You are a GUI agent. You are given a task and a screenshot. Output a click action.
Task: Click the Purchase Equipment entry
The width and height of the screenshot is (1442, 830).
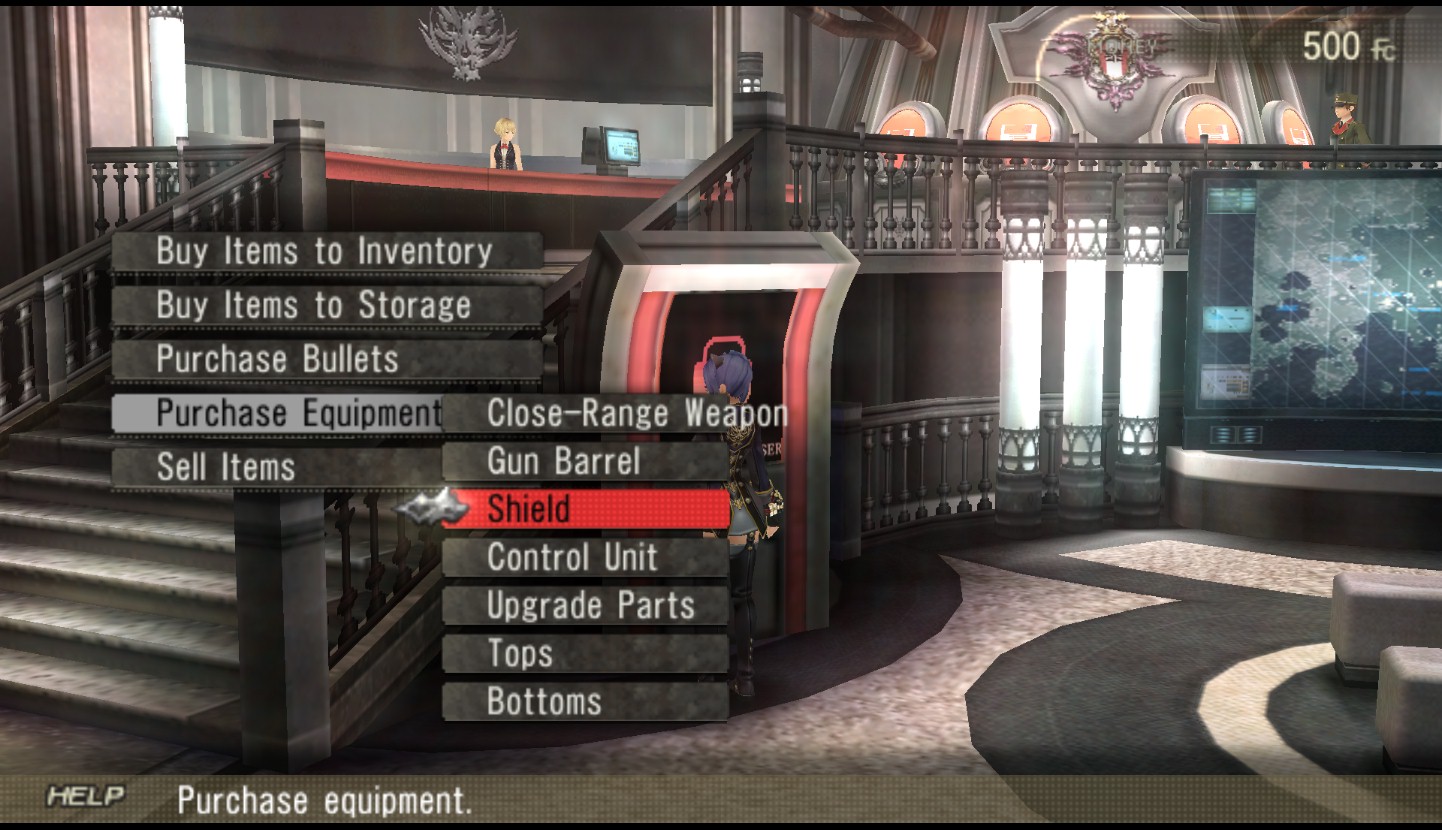pos(278,413)
